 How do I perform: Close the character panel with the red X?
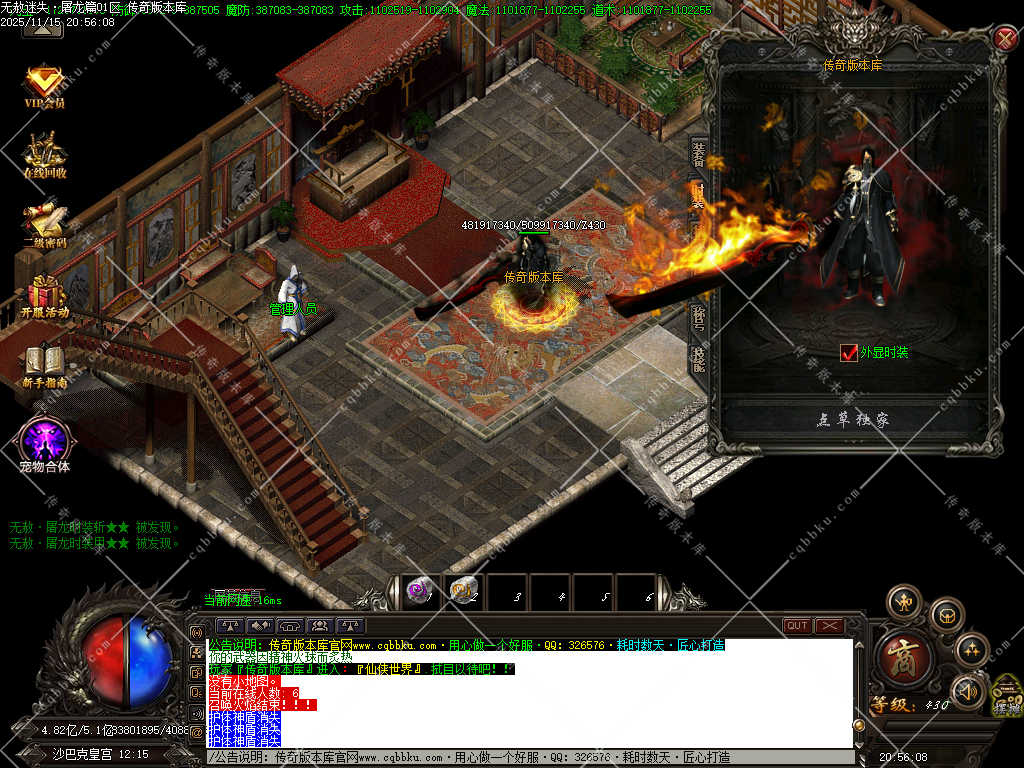(x=1006, y=39)
